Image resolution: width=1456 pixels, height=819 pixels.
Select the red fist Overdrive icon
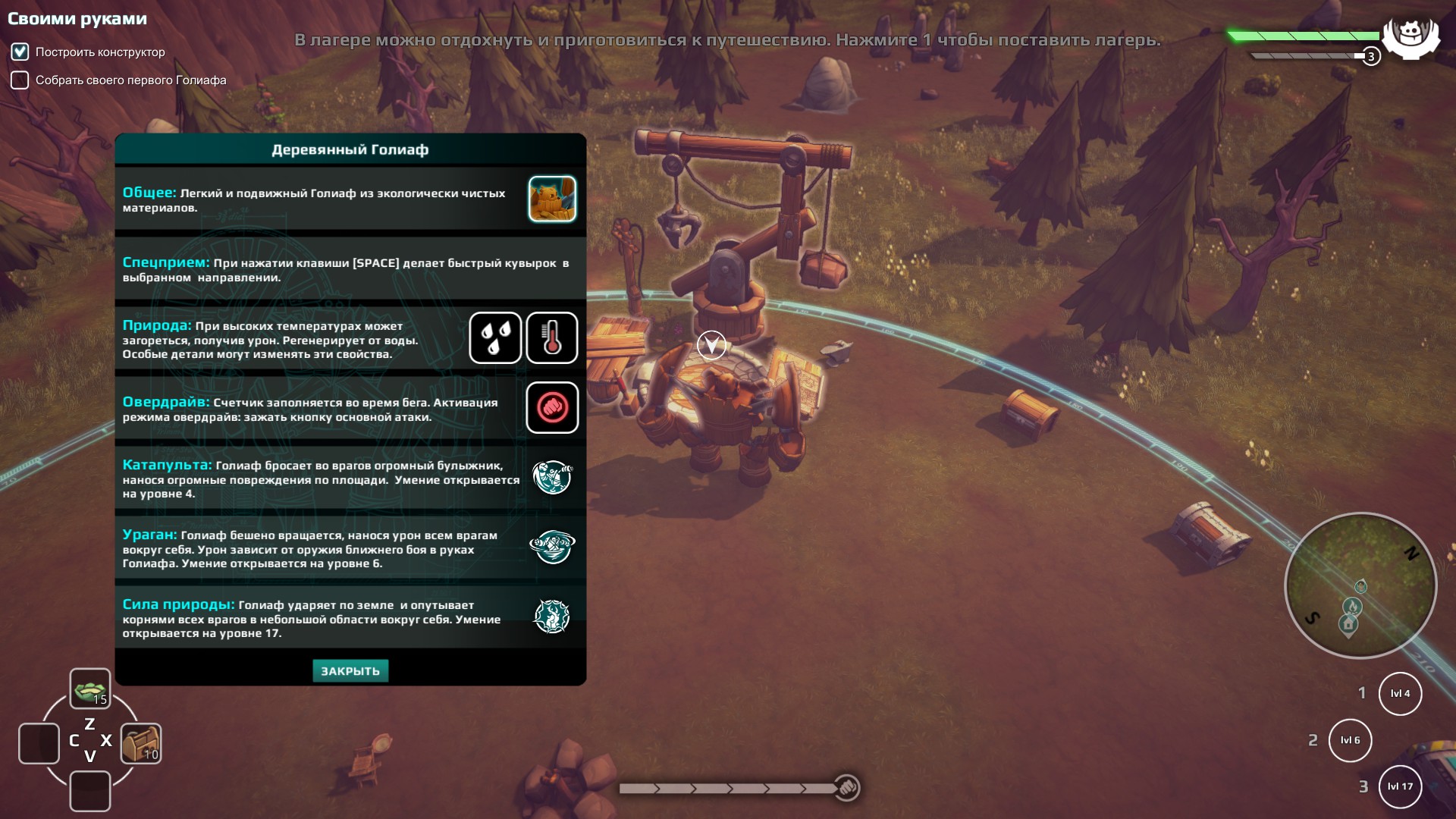click(552, 408)
